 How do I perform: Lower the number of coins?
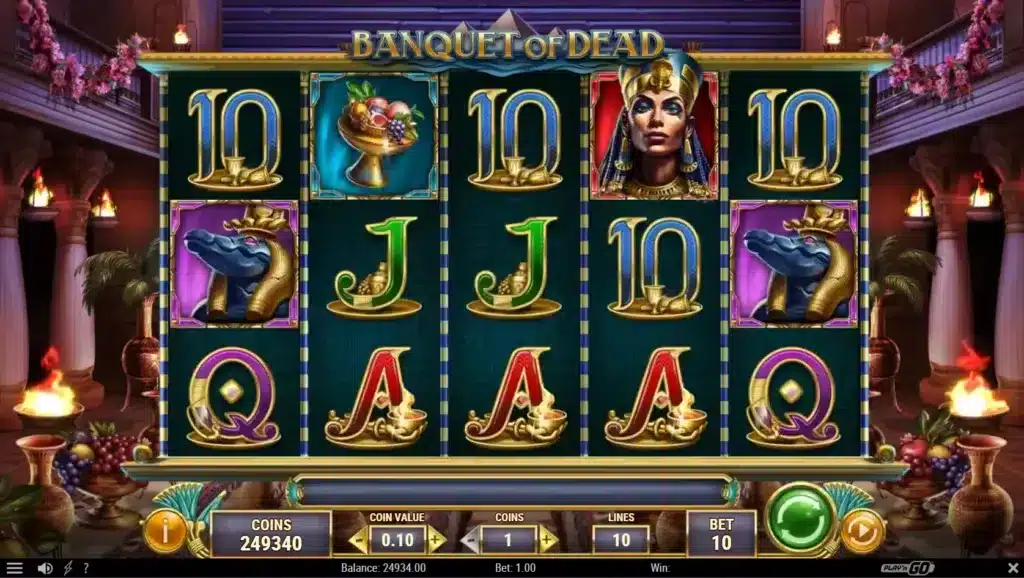point(469,540)
